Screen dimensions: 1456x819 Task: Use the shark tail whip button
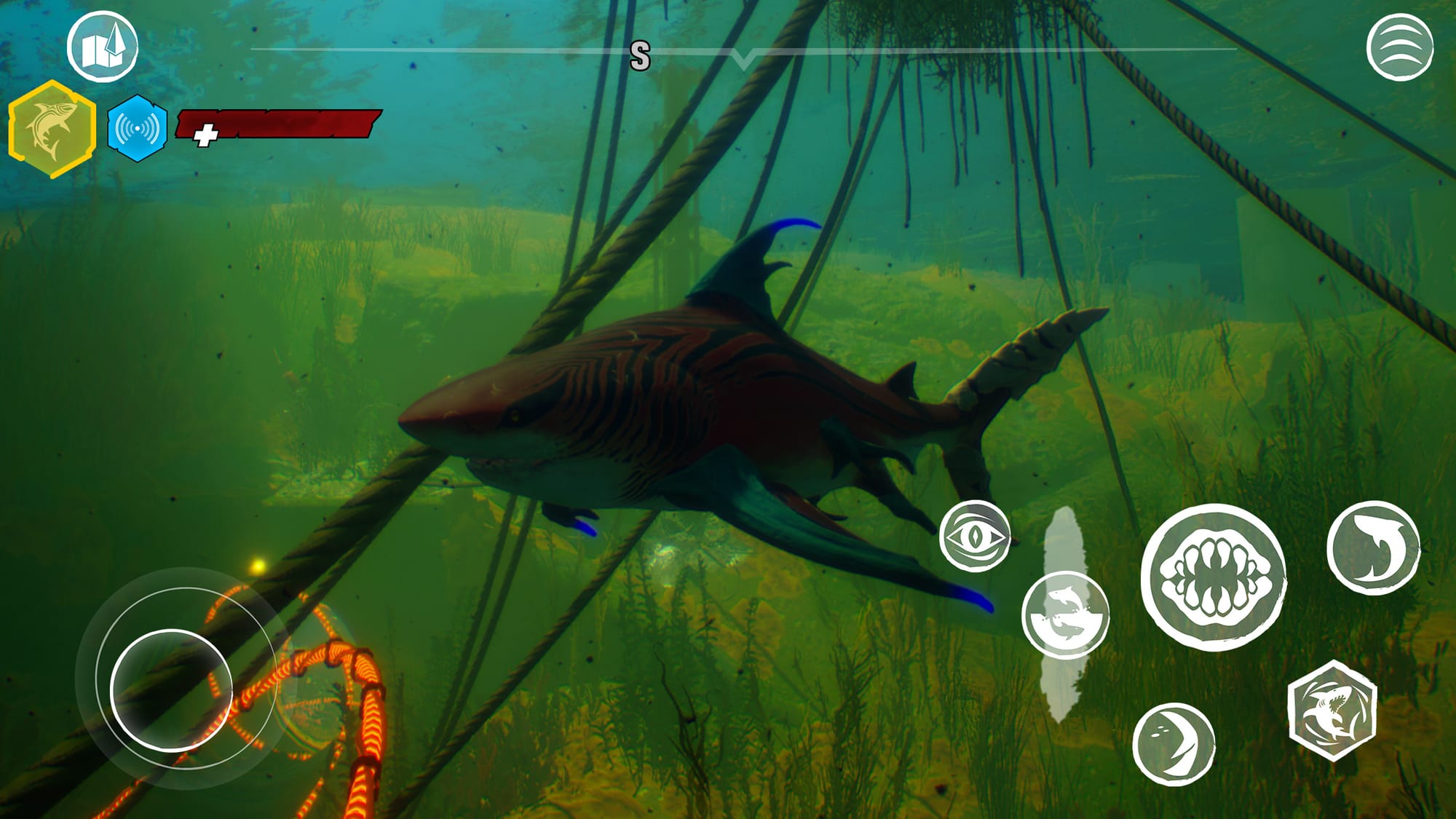click(1373, 547)
